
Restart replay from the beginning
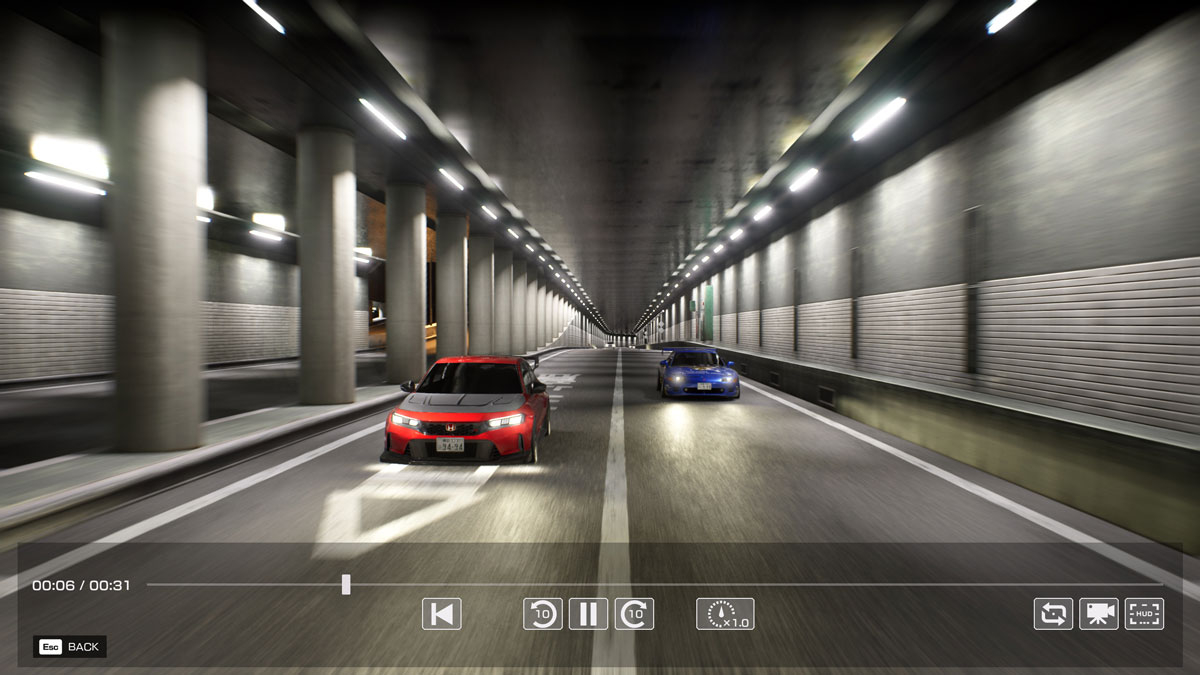point(441,614)
